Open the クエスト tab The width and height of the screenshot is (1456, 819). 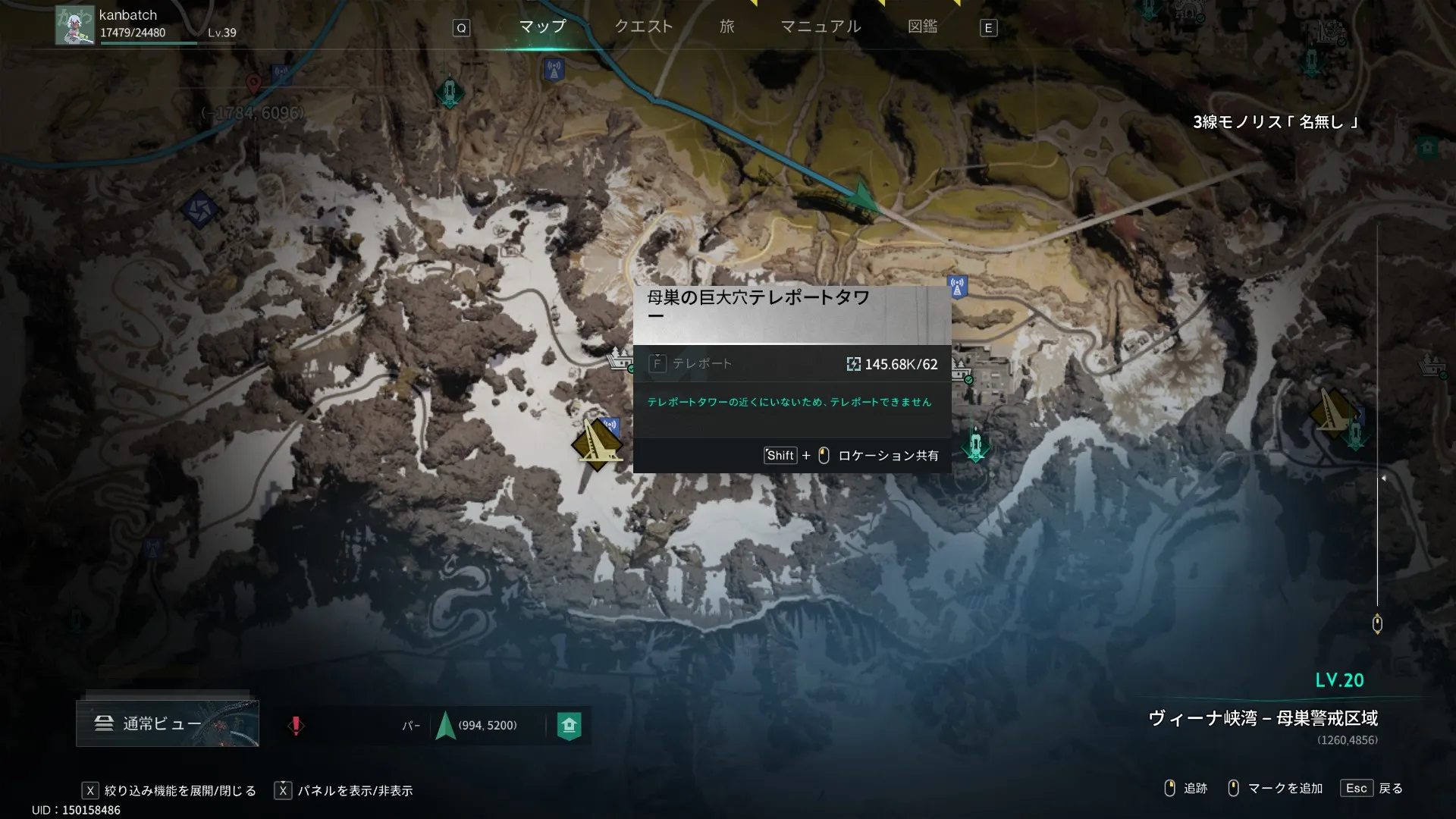click(643, 27)
